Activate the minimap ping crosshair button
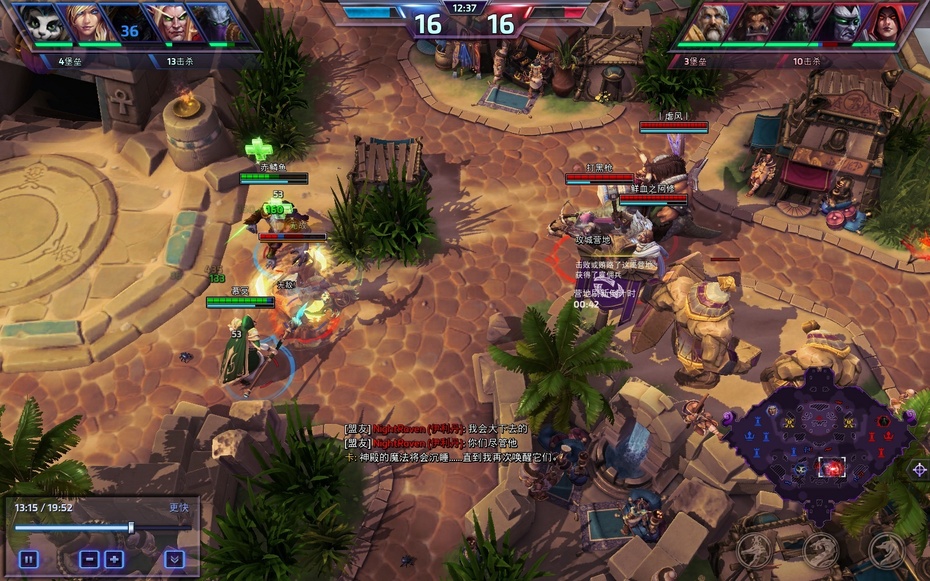The image size is (930, 581). click(x=919, y=469)
